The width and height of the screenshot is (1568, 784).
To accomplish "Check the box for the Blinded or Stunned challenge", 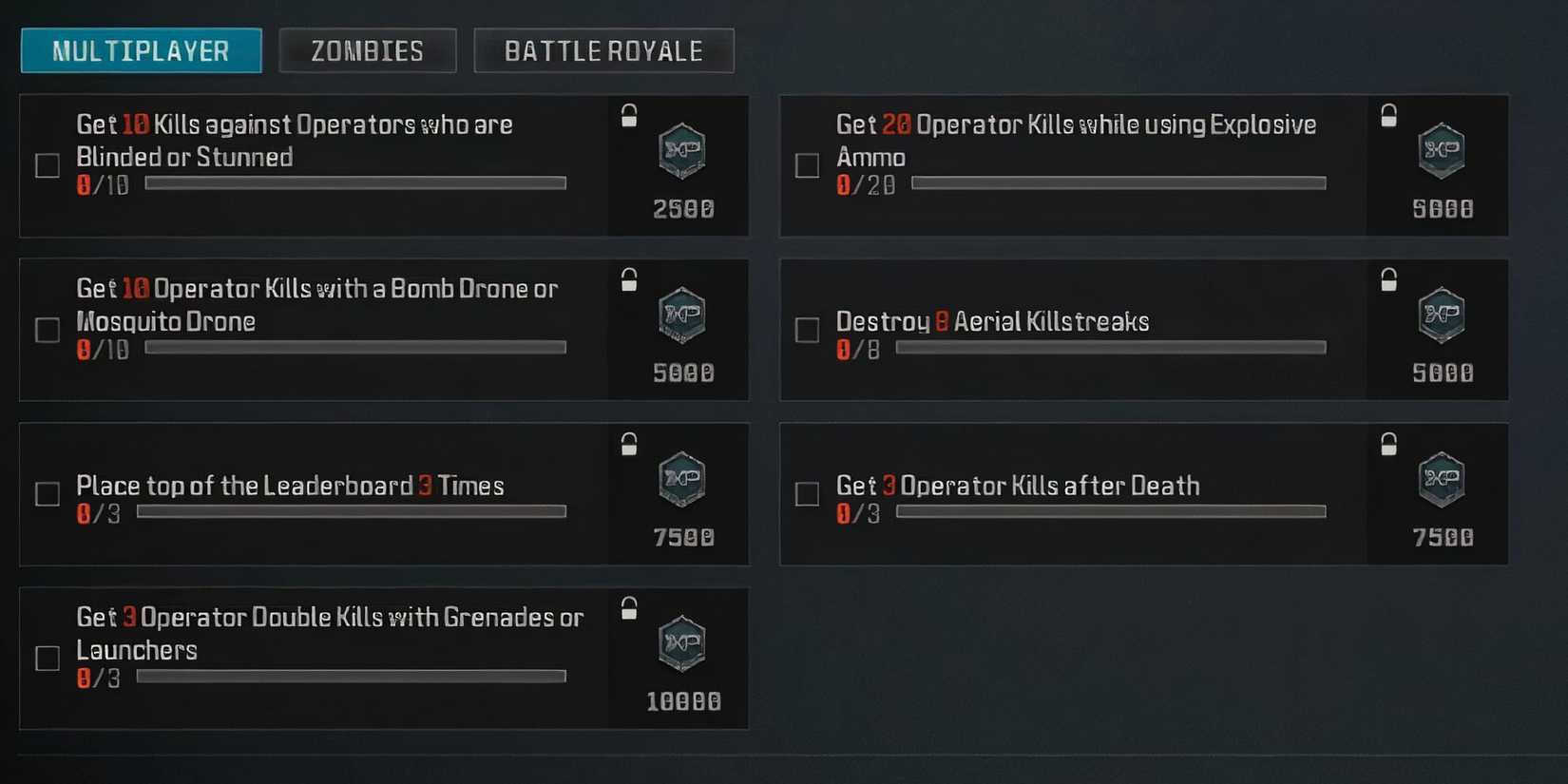I will 47,165.
